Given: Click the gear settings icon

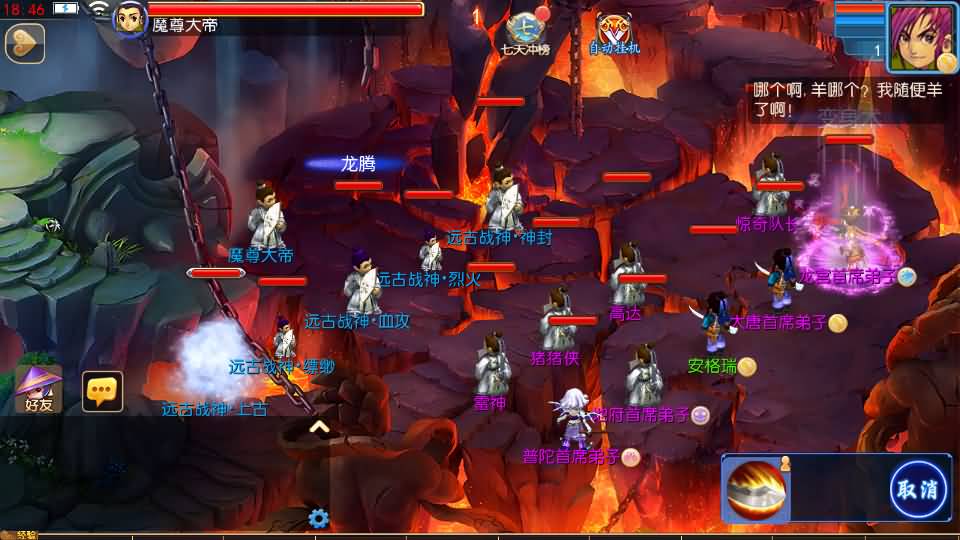Looking at the screenshot, I should pos(319,518).
